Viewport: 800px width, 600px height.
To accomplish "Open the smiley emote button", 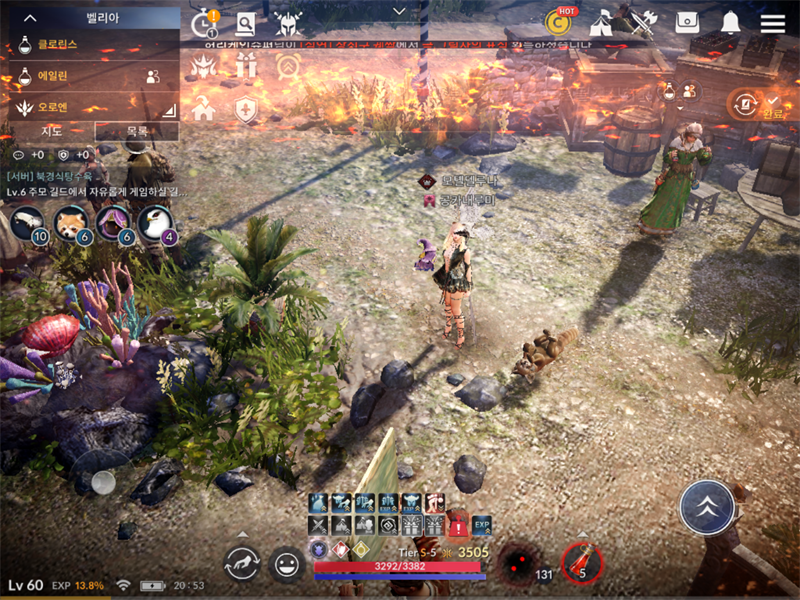I will pos(287,565).
